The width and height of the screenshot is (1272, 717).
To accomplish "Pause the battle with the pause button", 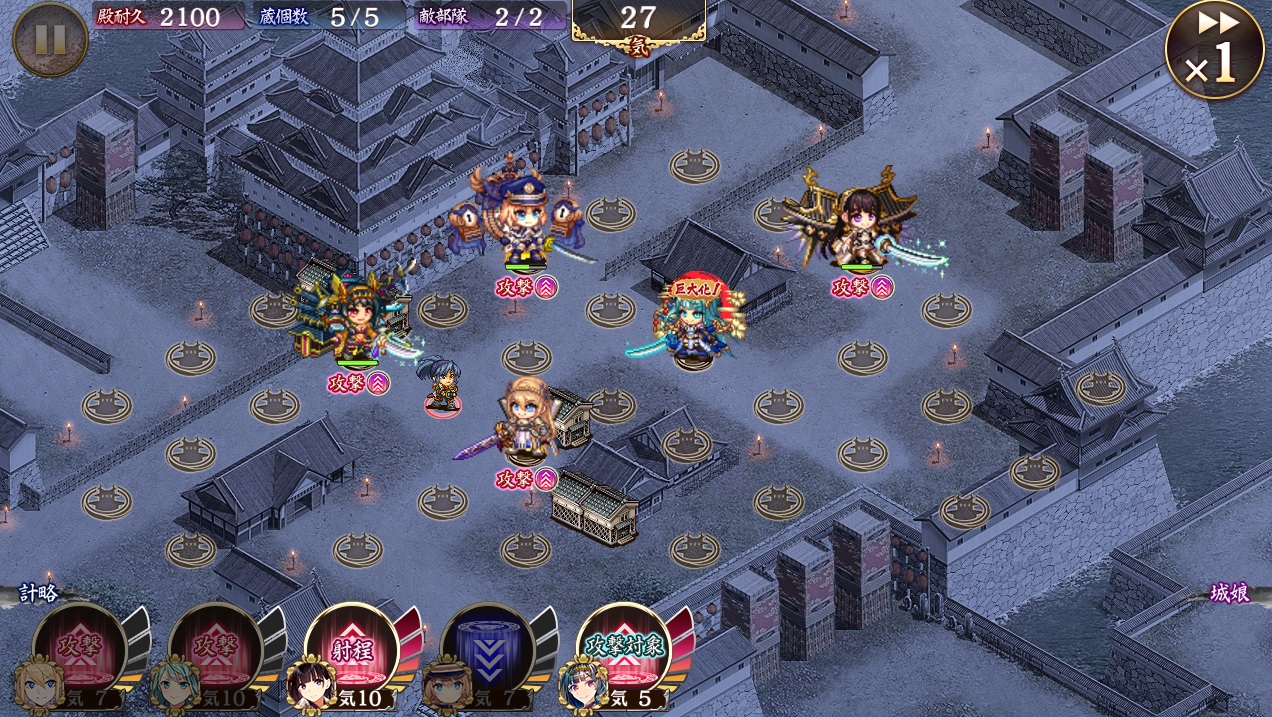I will point(50,39).
